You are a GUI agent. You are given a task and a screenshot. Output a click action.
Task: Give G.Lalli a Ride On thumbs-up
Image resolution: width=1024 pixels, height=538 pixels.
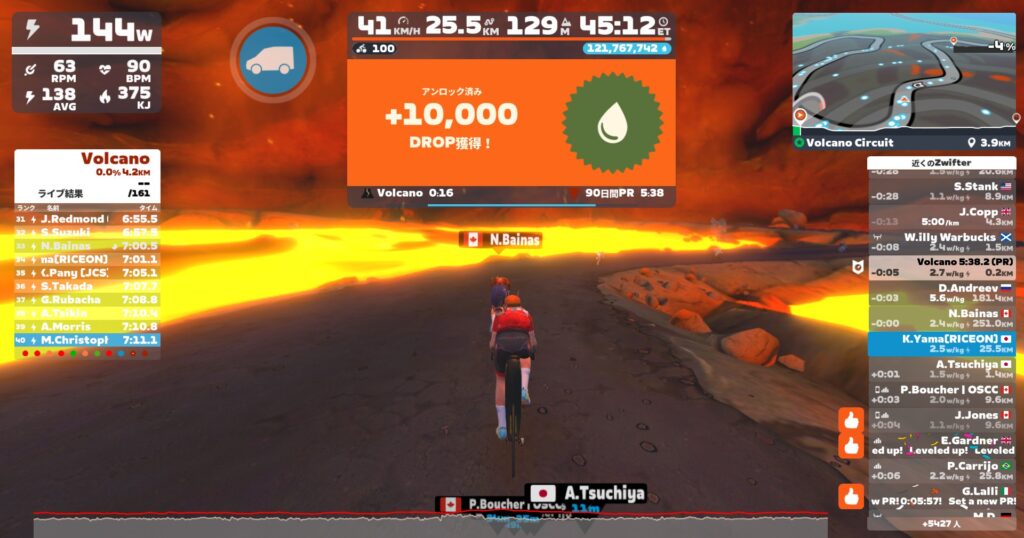851,496
